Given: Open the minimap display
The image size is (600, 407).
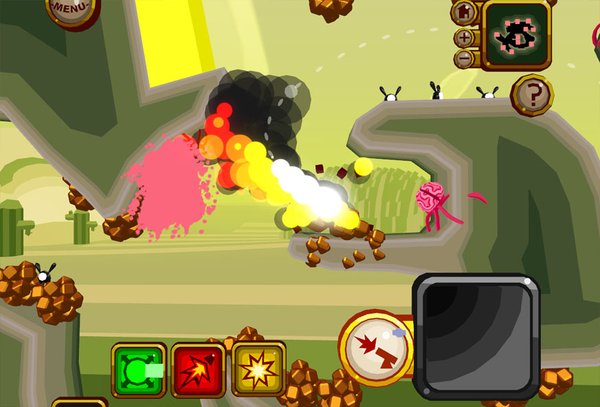Looking at the screenshot, I should 516,34.
